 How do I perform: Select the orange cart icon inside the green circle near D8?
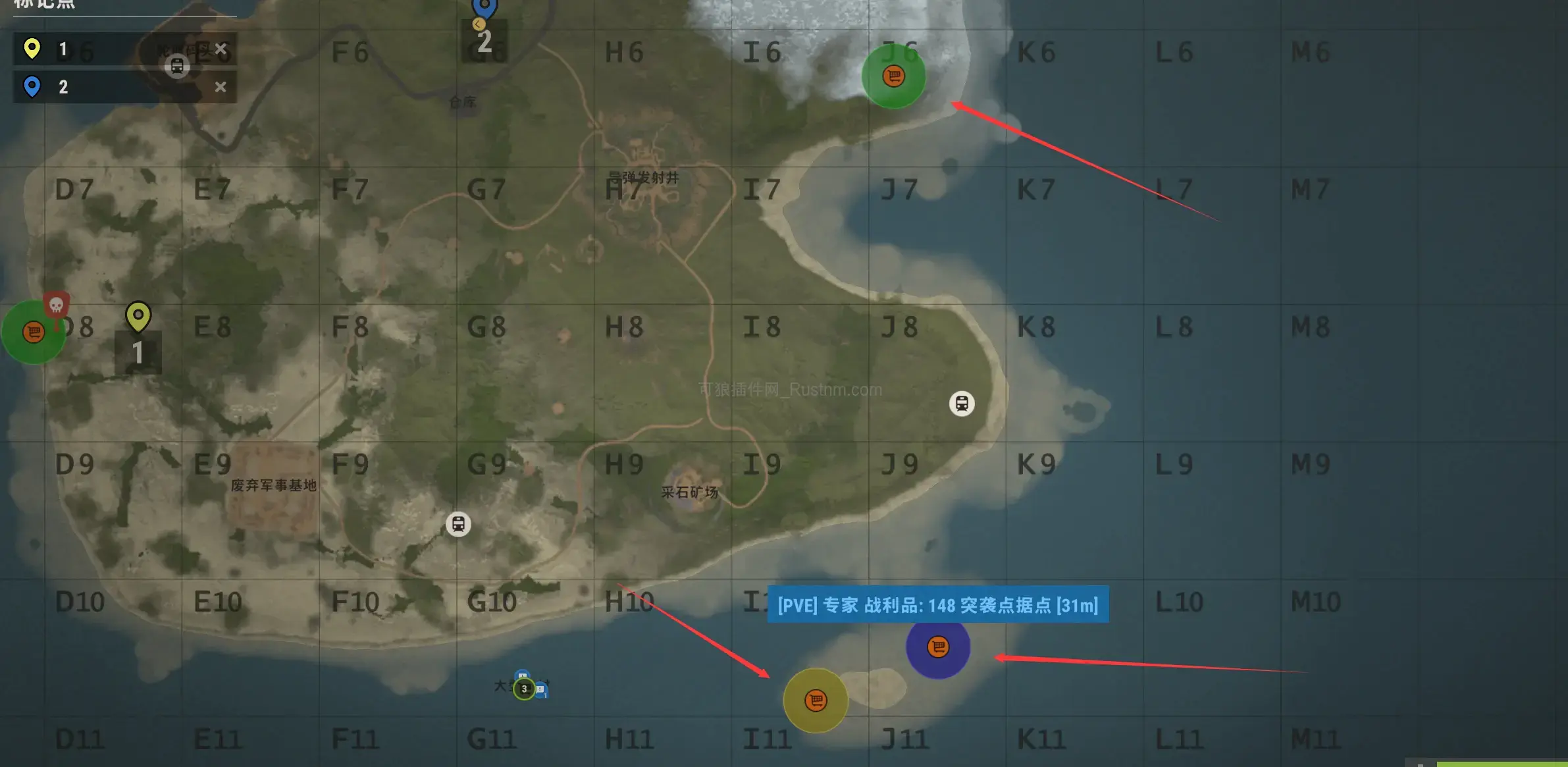[x=33, y=332]
